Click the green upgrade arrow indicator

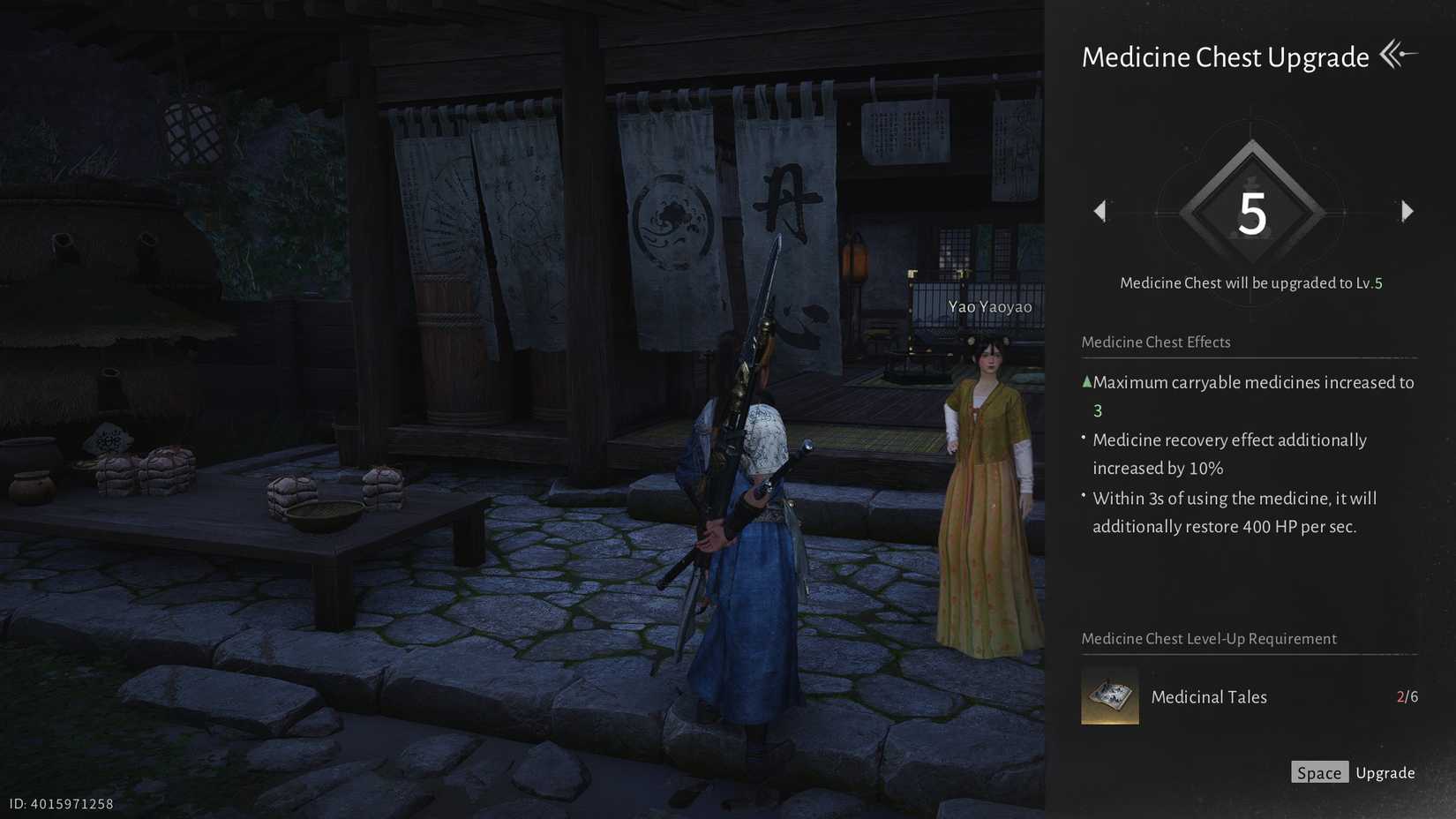point(1085,381)
